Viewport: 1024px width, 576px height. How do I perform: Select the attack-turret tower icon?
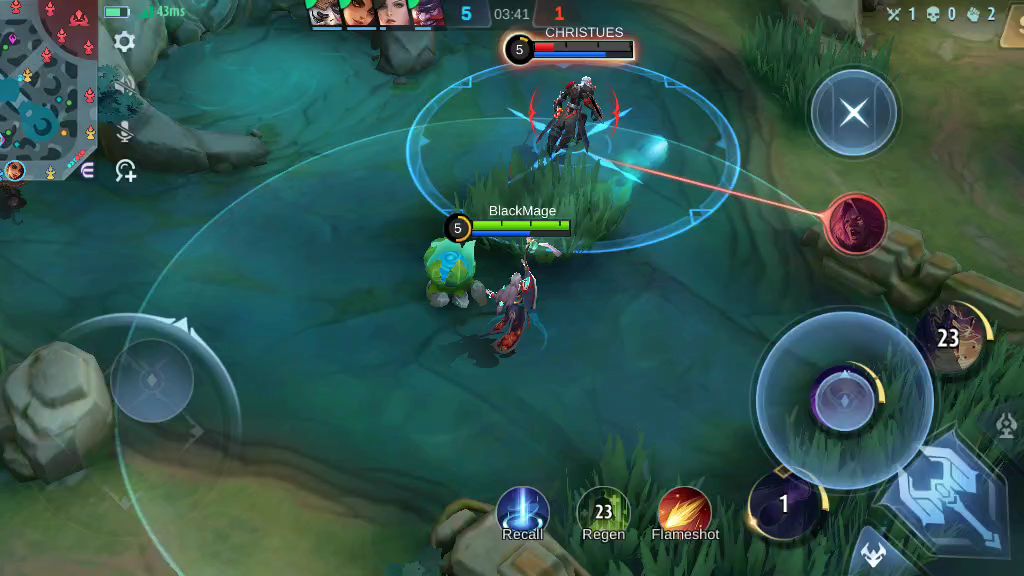pyautogui.click(x=1007, y=426)
